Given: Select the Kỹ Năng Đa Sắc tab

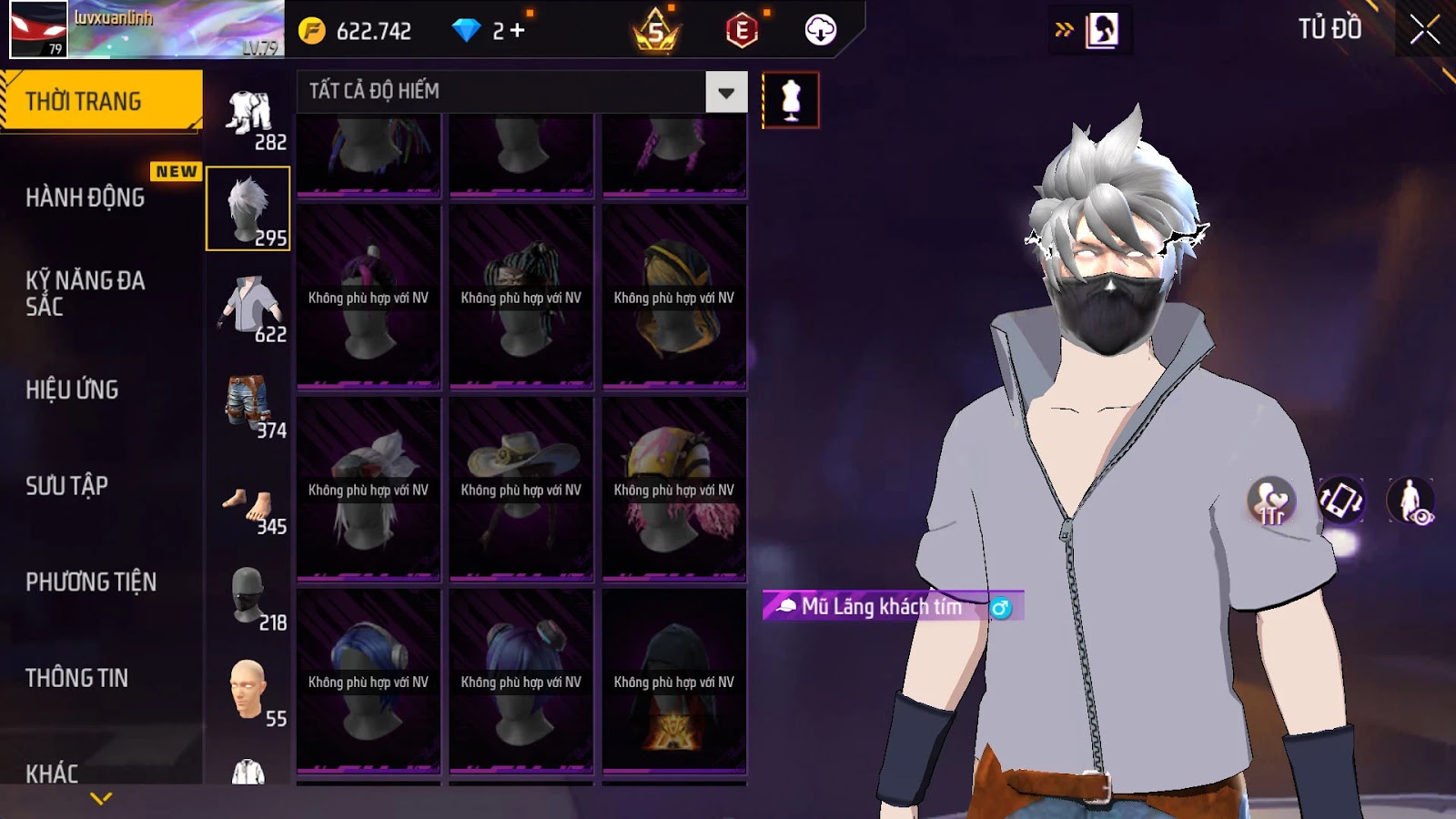Looking at the screenshot, I should [x=86, y=293].
